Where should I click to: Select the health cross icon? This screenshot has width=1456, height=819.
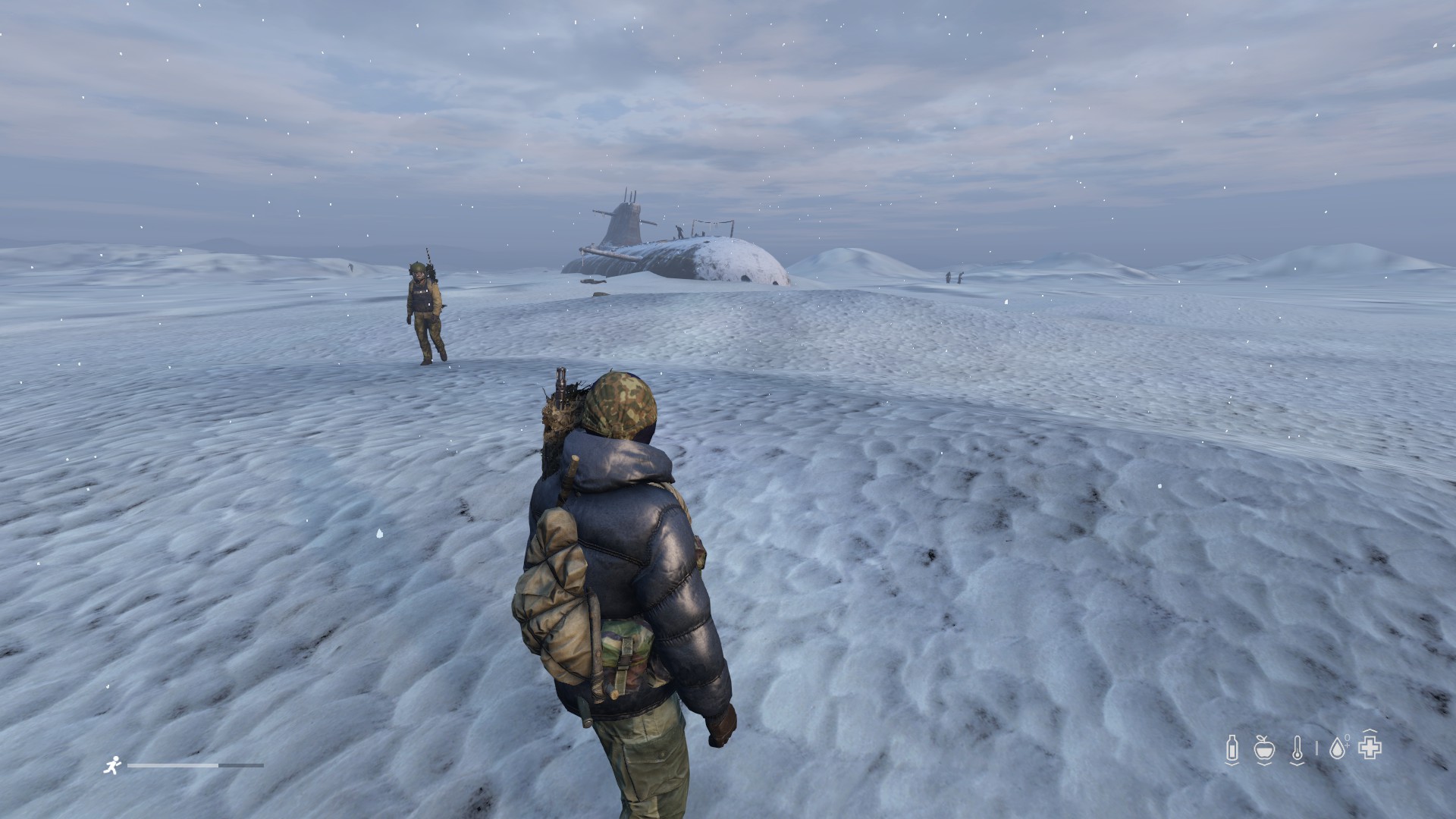coord(1370,748)
